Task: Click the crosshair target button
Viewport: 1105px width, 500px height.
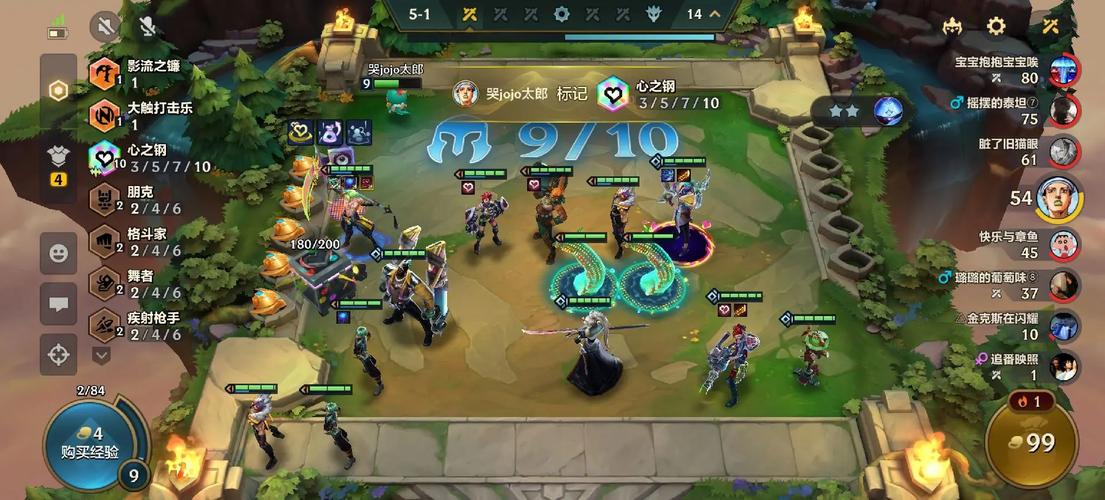Action: pyautogui.click(x=58, y=354)
